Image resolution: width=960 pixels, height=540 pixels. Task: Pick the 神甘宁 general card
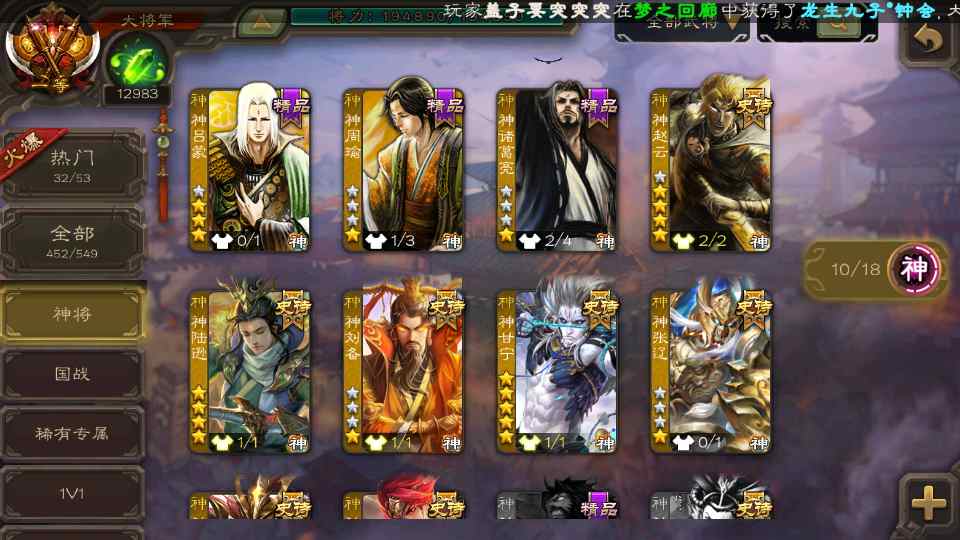tap(557, 371)
